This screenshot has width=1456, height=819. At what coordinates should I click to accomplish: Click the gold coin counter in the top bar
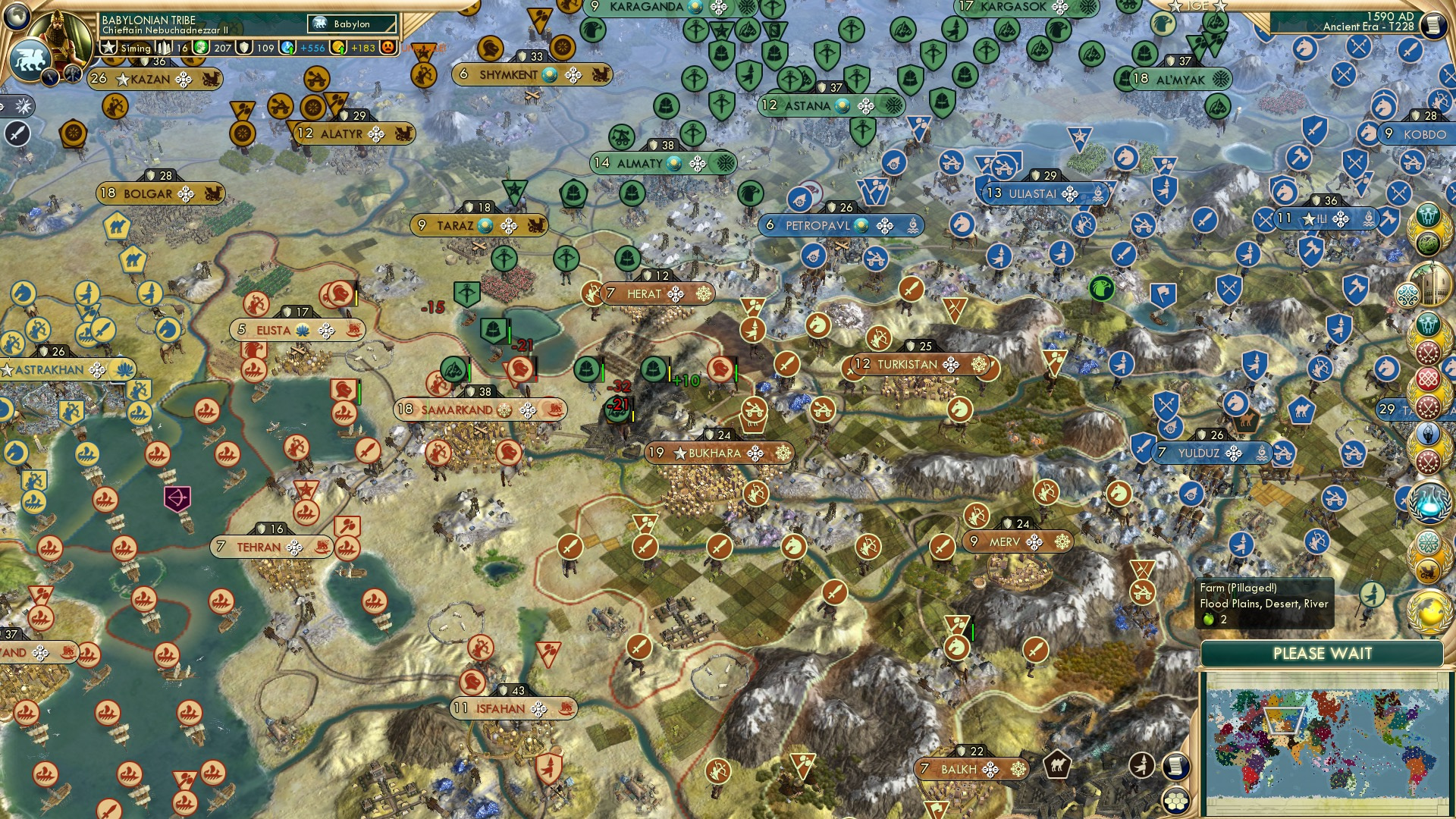[340, 48]
